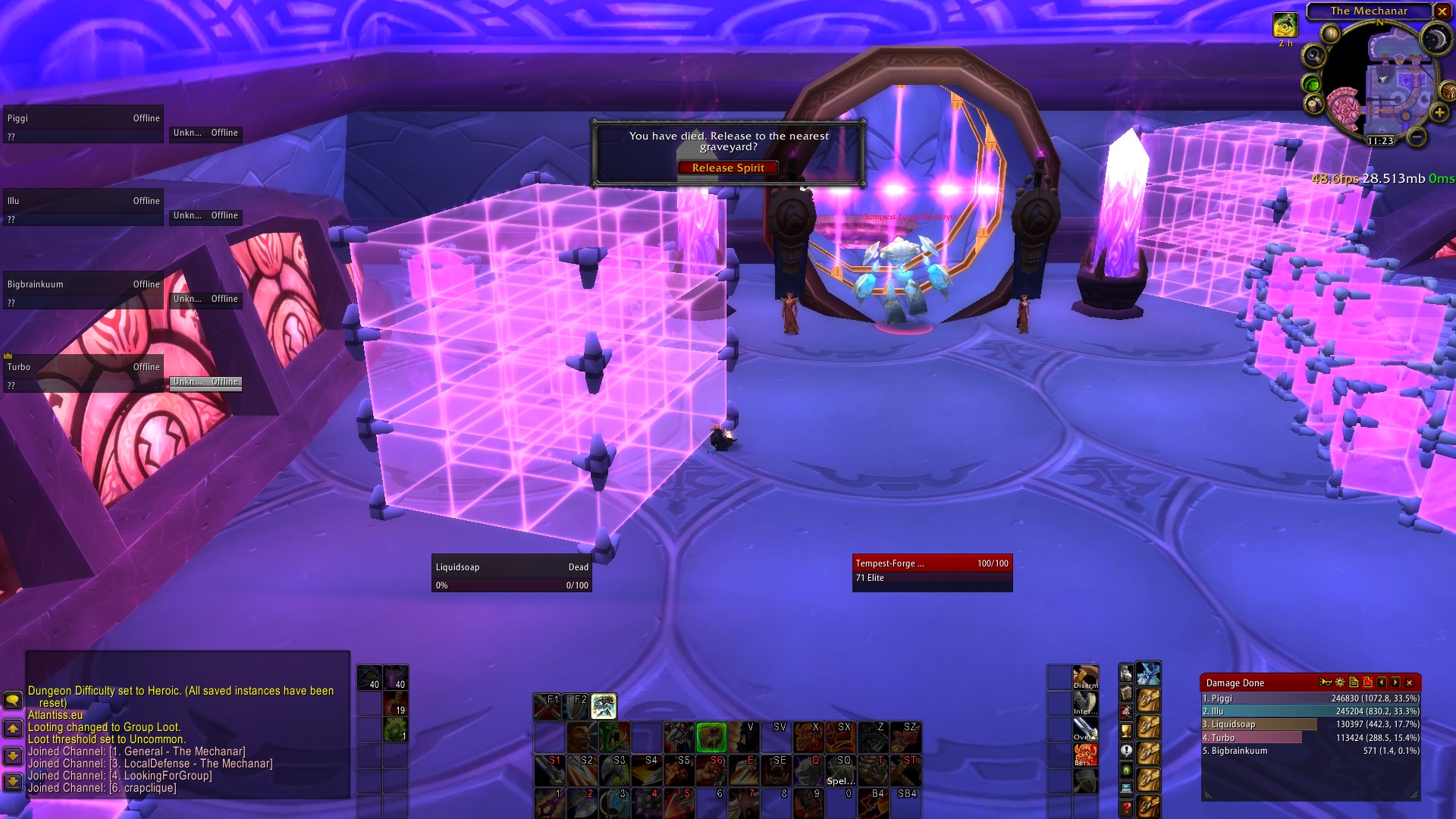
Task: Open Recount's report megaphone icon
Action: (1326, 682)
